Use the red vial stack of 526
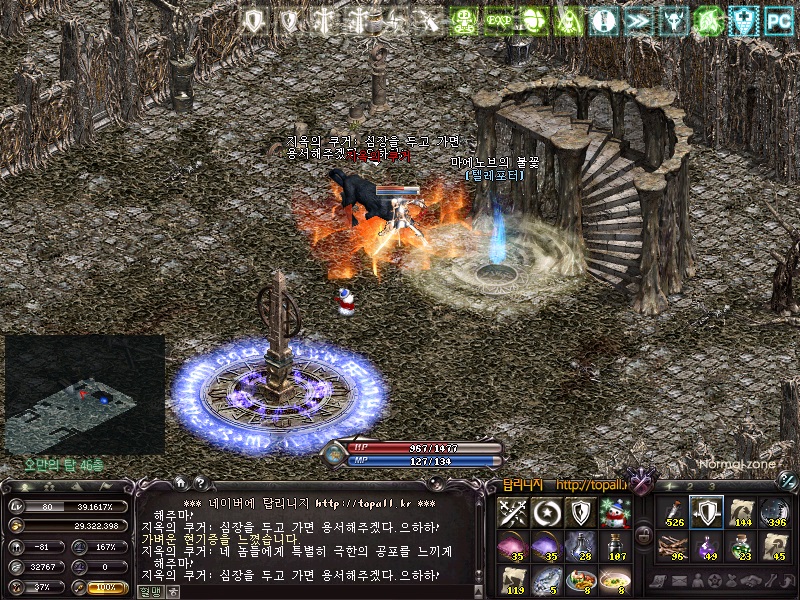Screen dimensions: 800x600 click(x=672, y=513)
